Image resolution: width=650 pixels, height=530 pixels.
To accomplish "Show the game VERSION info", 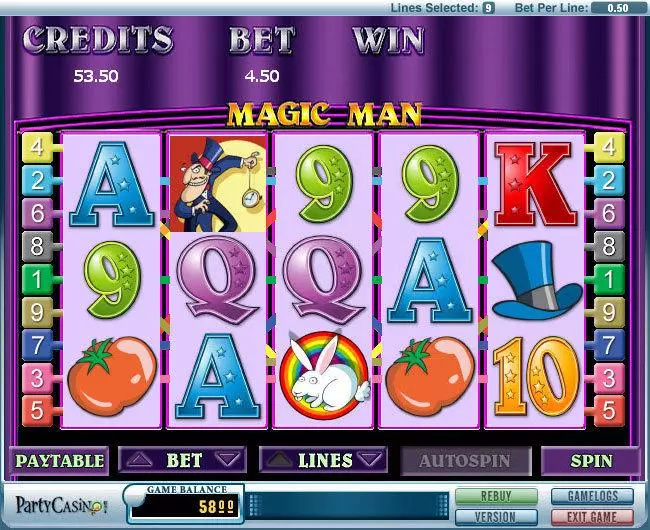I will pos(495,516).
